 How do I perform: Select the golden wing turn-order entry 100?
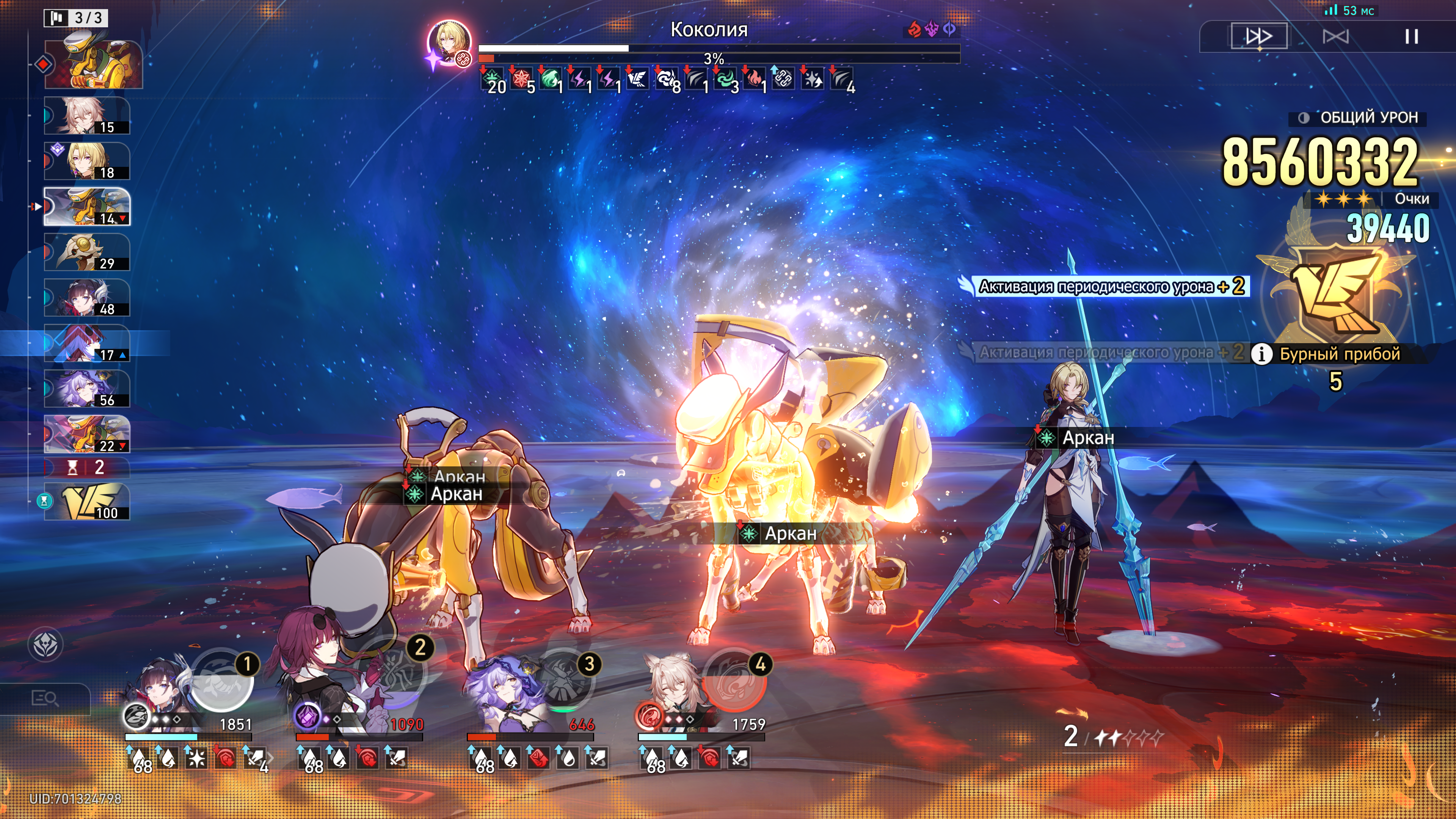click(x=87, y=502)
